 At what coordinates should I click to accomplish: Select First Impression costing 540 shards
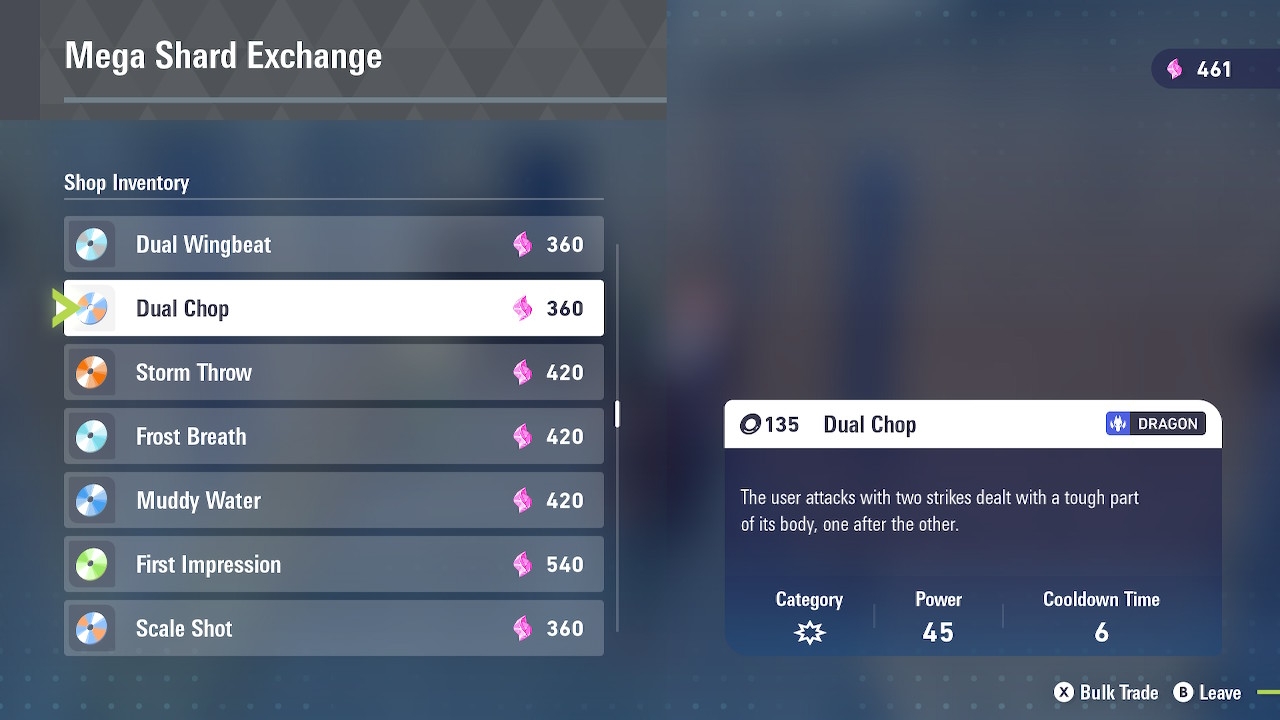click(334, 564)
